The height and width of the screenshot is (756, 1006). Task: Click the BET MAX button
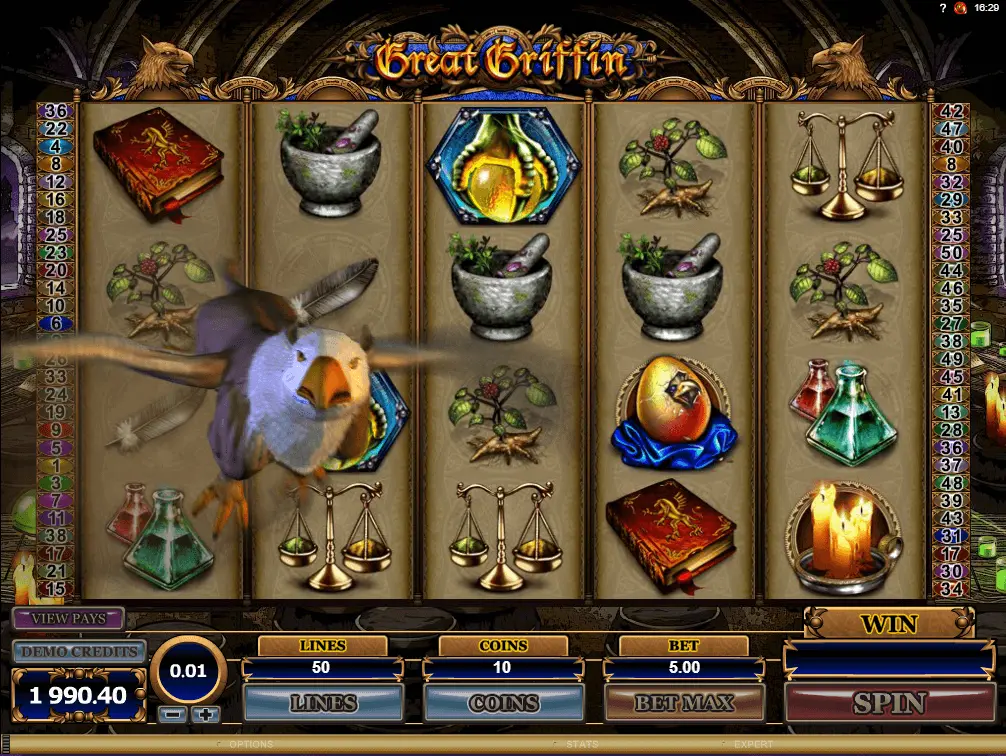click(x=683, y=703)
